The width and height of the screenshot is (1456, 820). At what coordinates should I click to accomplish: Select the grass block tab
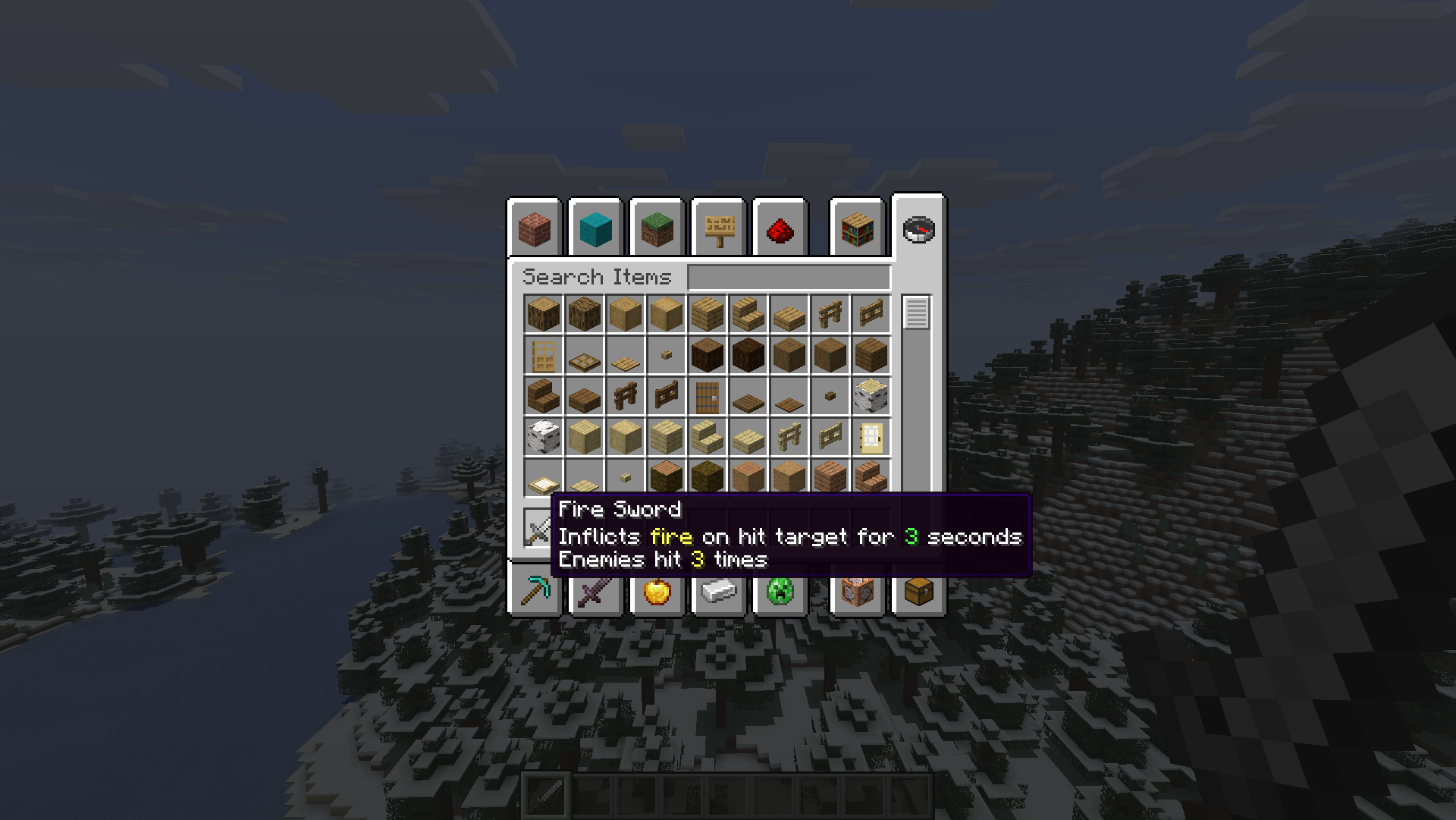coord(657,229)
